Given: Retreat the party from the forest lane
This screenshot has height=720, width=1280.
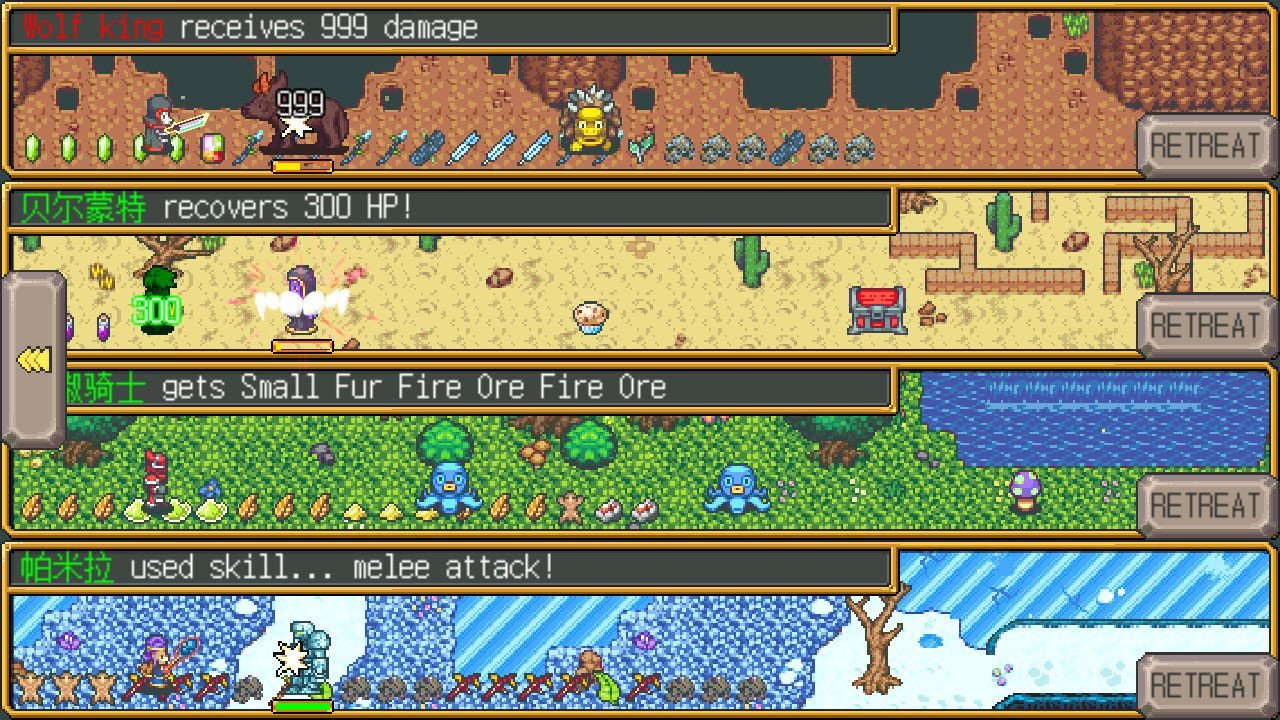Looking at the screenshot, I should (1204, 506).
